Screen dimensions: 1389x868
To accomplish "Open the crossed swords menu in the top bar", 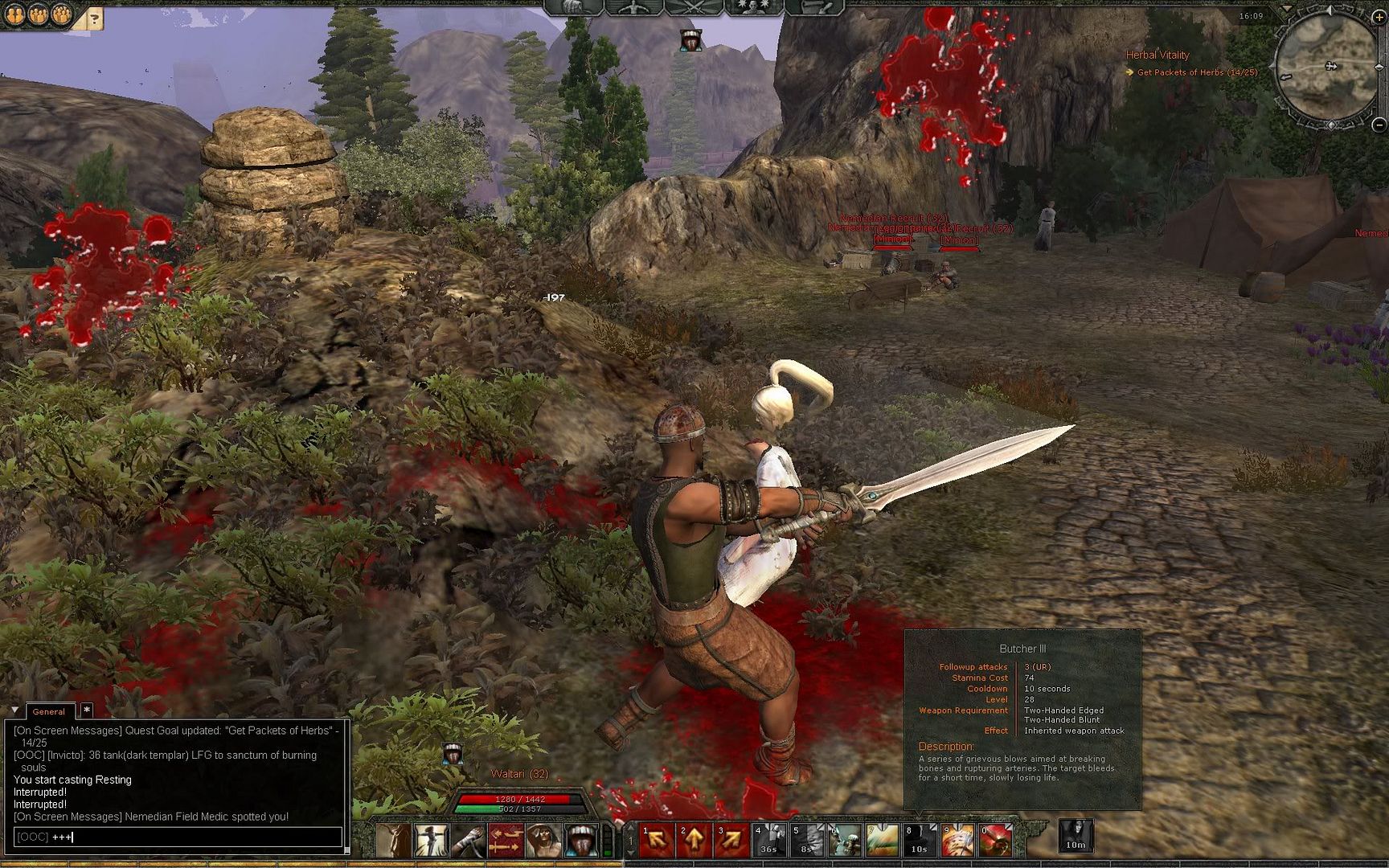I will 694,8.
